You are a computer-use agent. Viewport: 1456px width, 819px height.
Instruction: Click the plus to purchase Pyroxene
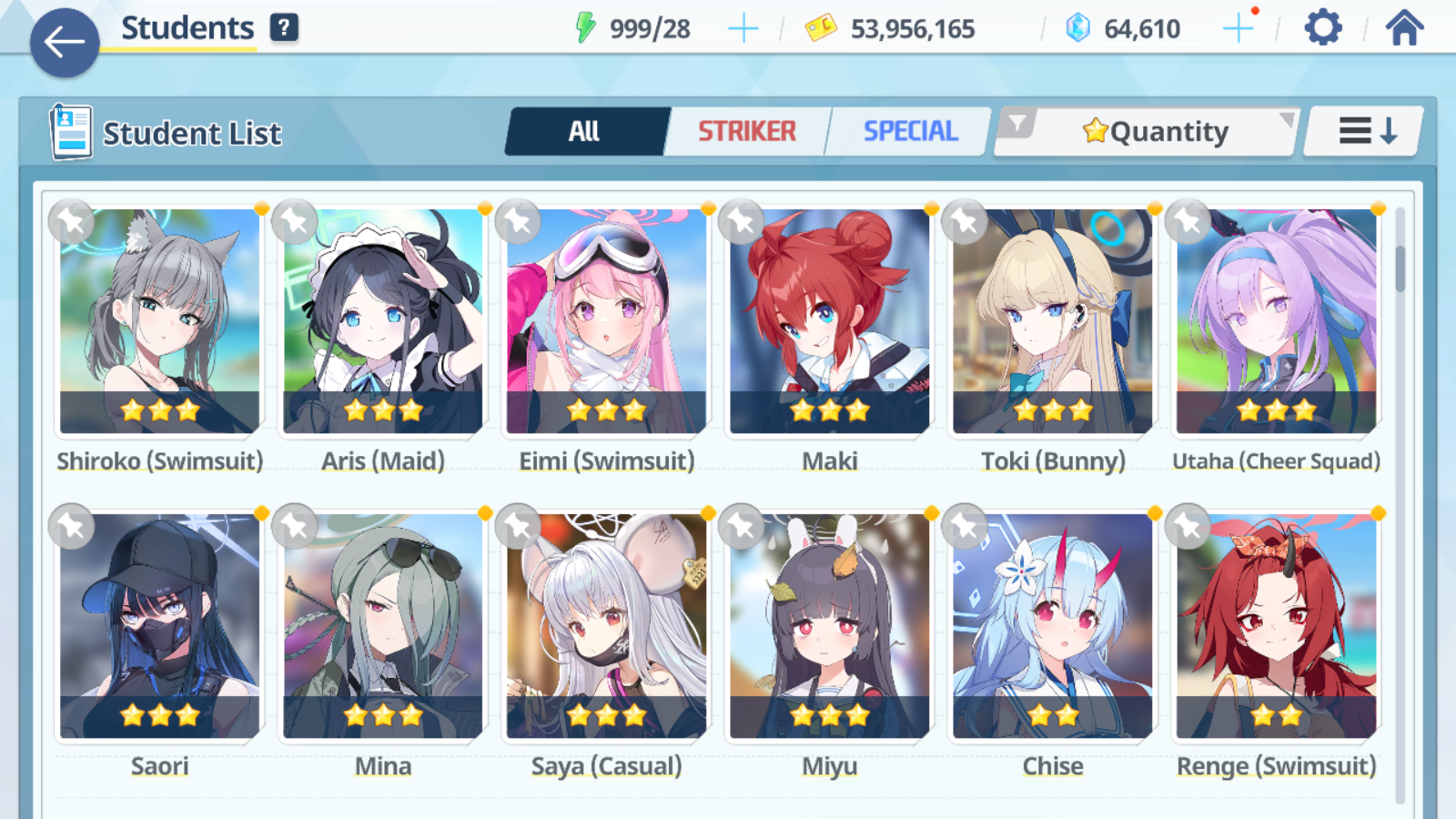click(x=1239, y=28)
